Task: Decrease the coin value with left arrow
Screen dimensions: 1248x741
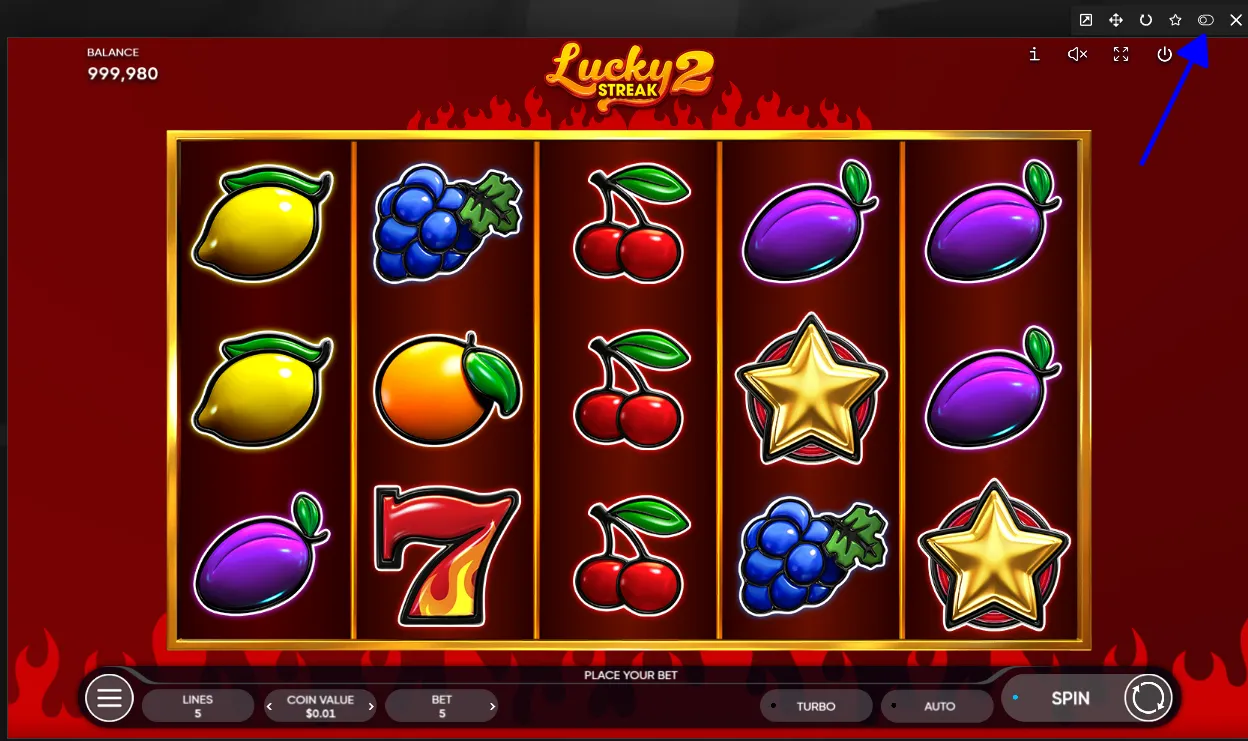Action: coord(269,706)
